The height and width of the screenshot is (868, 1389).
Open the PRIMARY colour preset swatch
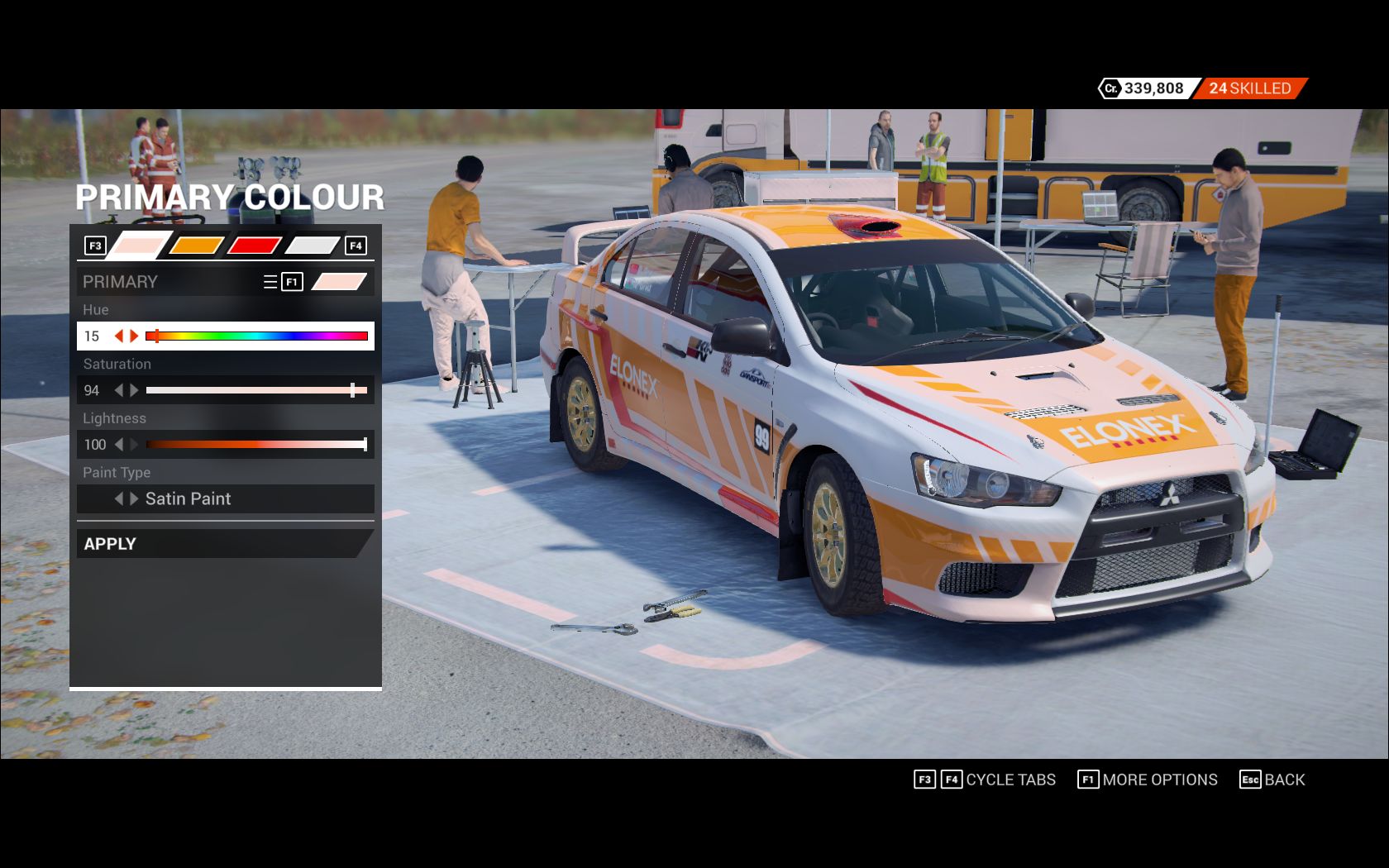(x=339, y=282)
